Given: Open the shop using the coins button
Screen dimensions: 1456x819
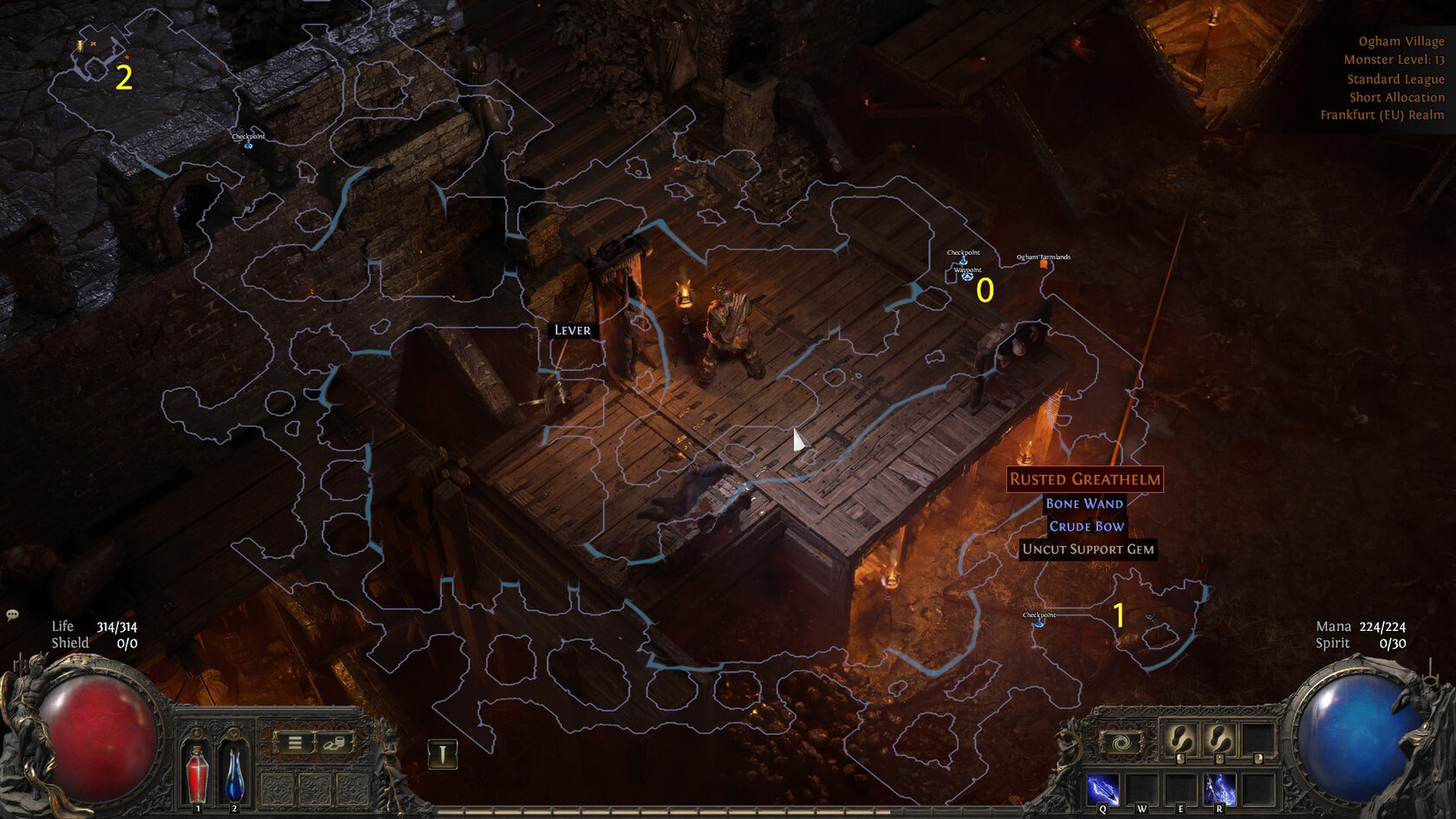Looking at the screenshot, I should coord(335,743).
